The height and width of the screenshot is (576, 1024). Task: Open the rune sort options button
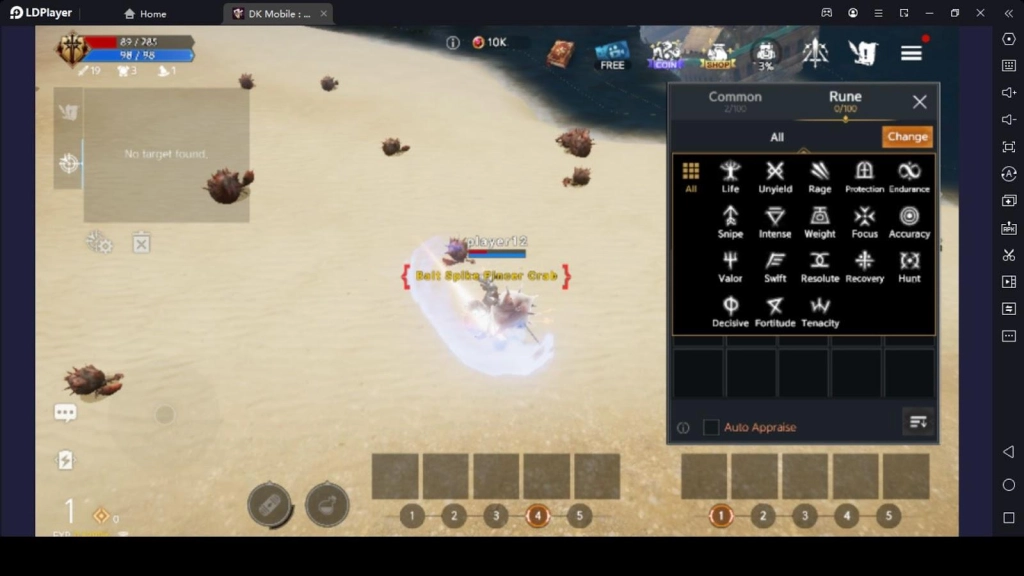pos(918,423)
